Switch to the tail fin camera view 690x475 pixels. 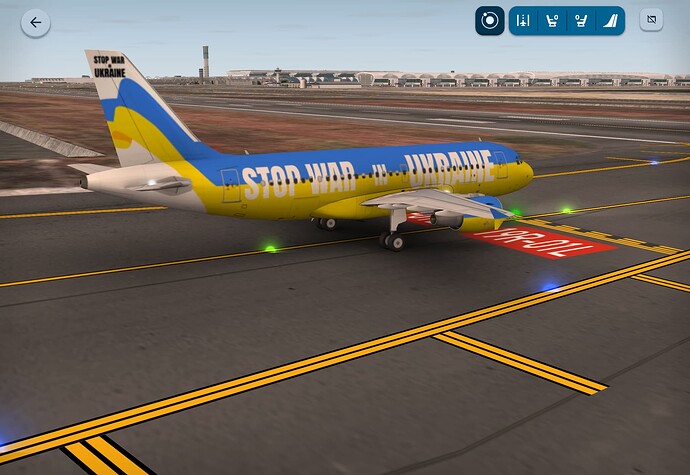608,20
